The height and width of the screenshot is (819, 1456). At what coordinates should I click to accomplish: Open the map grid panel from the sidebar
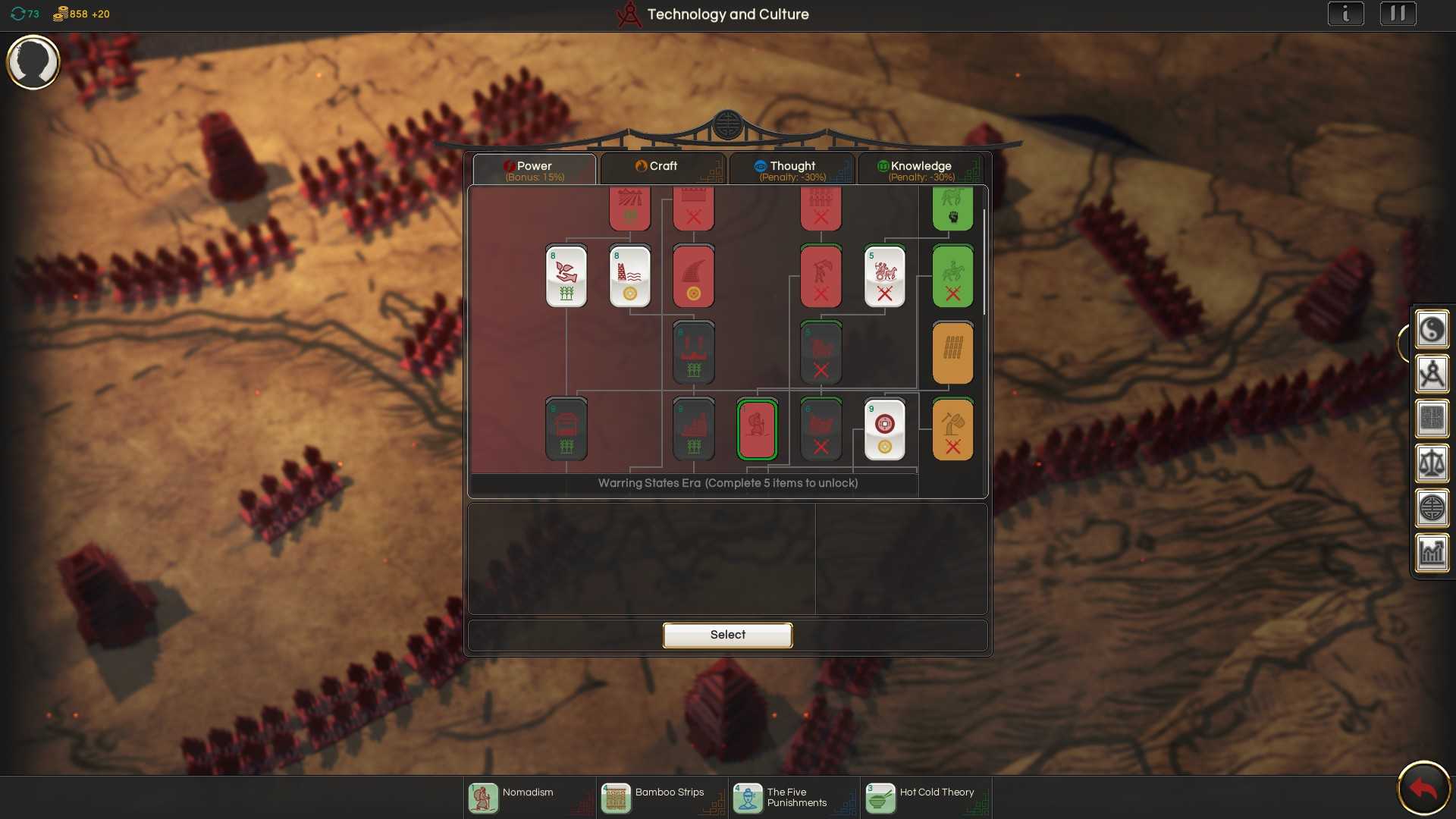(x=1432, y=419)
